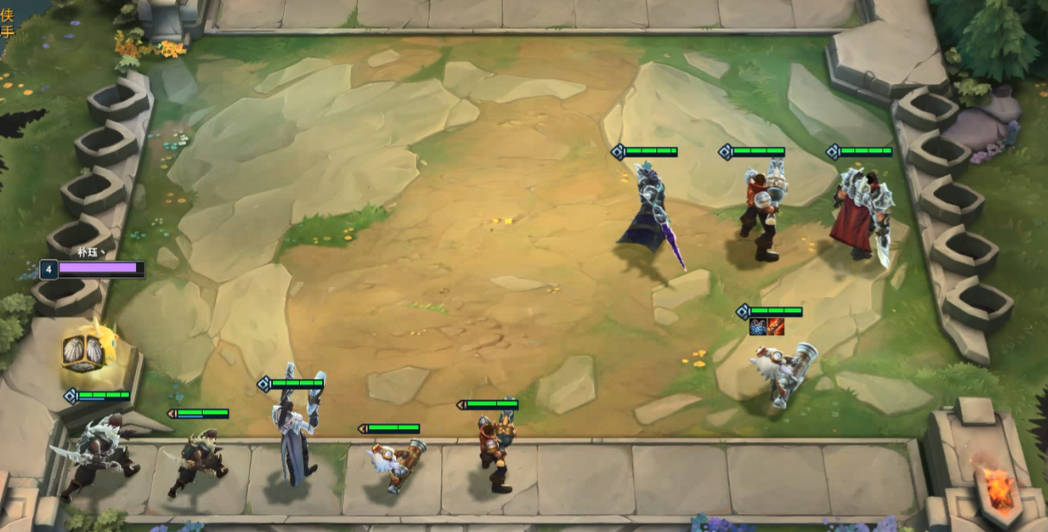Click the level 4 player nameplate
The width and height of the screenshot is (1048, 532).
(x=93, y=269)
